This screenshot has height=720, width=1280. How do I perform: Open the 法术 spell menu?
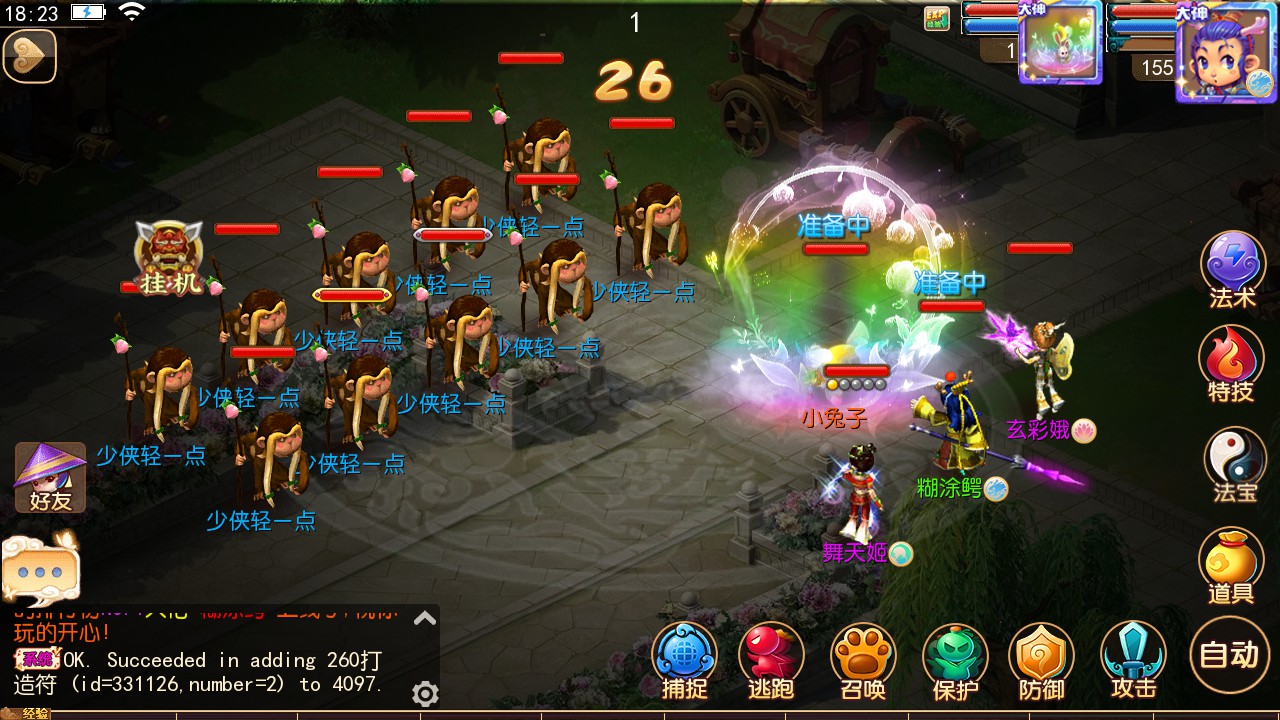[x=1232, y=266]
